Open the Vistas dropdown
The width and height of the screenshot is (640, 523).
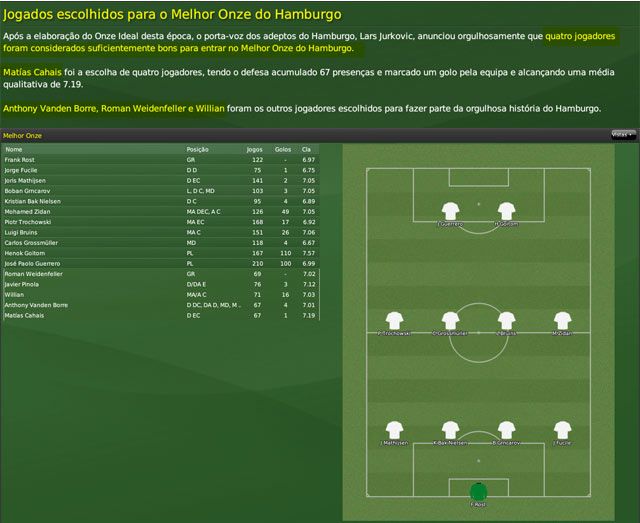(x=622, y=134)
